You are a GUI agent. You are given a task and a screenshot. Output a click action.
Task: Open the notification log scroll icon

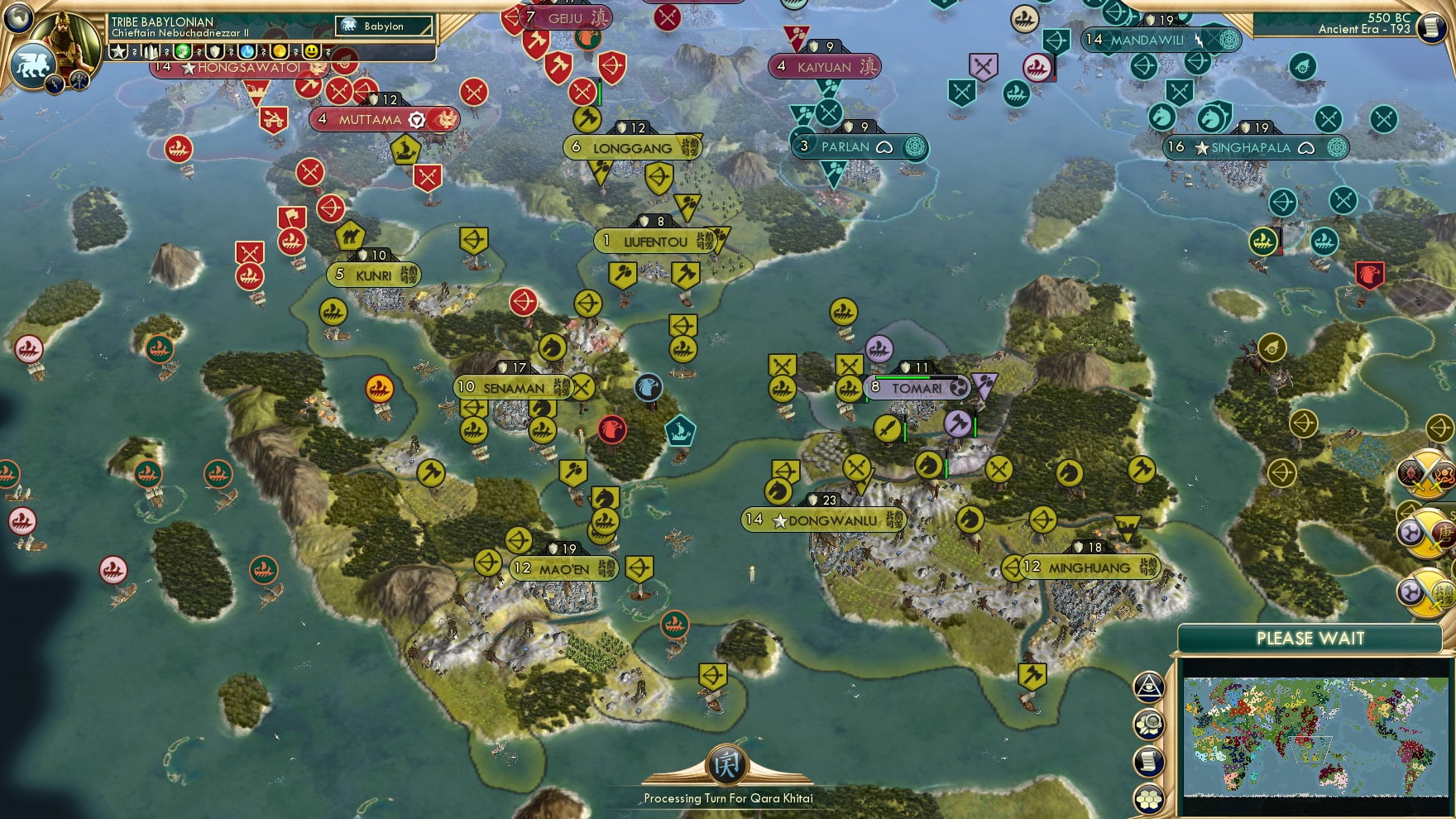pos(1148,759)
